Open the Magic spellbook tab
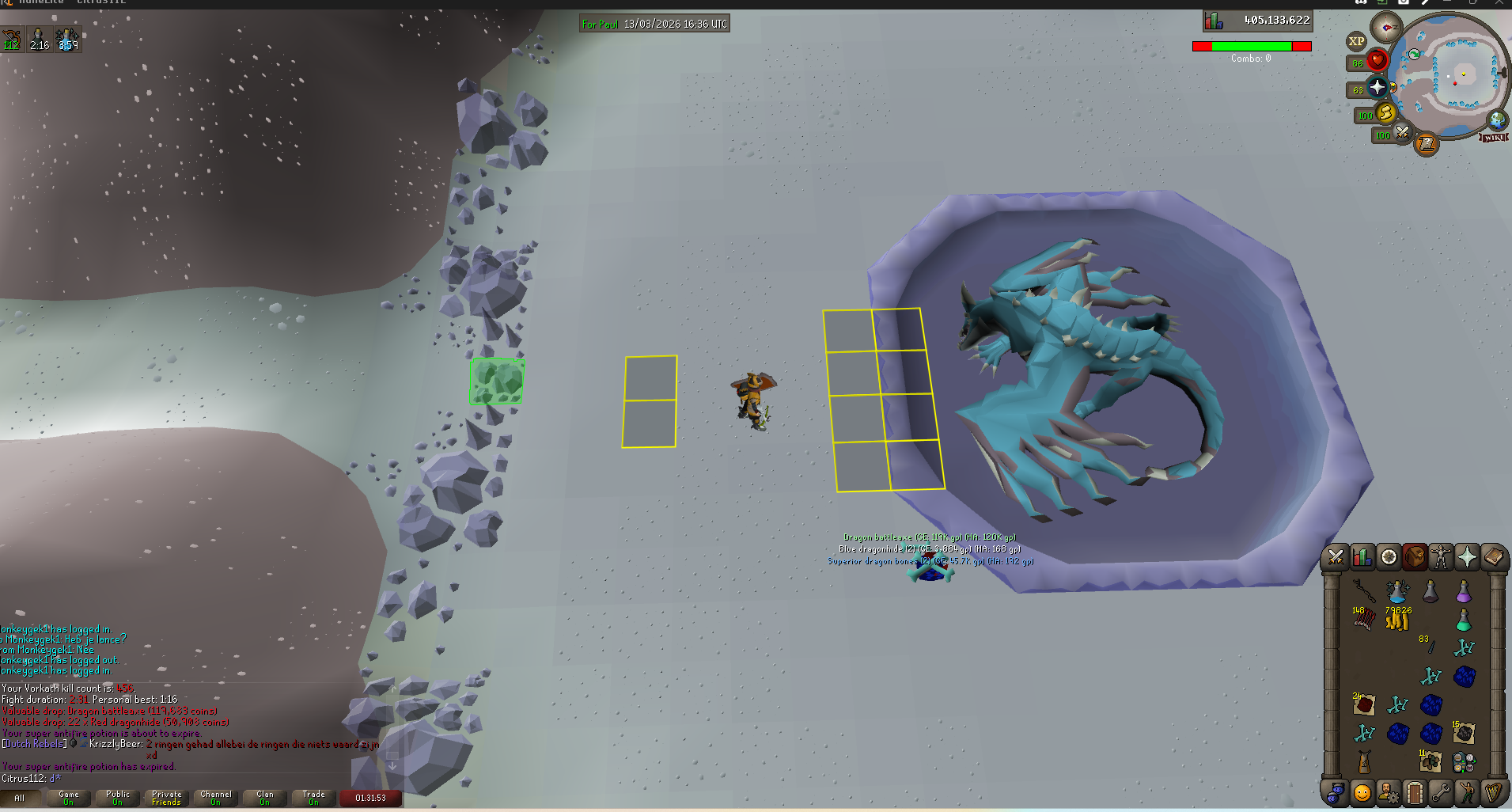Image resolution: width=1512 pixels, height=812 pixels. click(1493, 557)
